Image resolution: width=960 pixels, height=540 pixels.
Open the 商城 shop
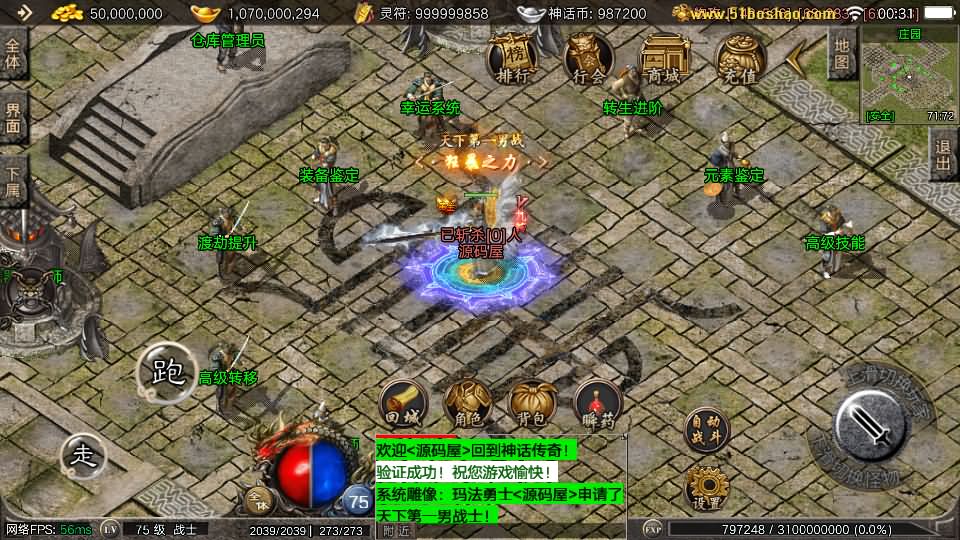tap(663, 59)
